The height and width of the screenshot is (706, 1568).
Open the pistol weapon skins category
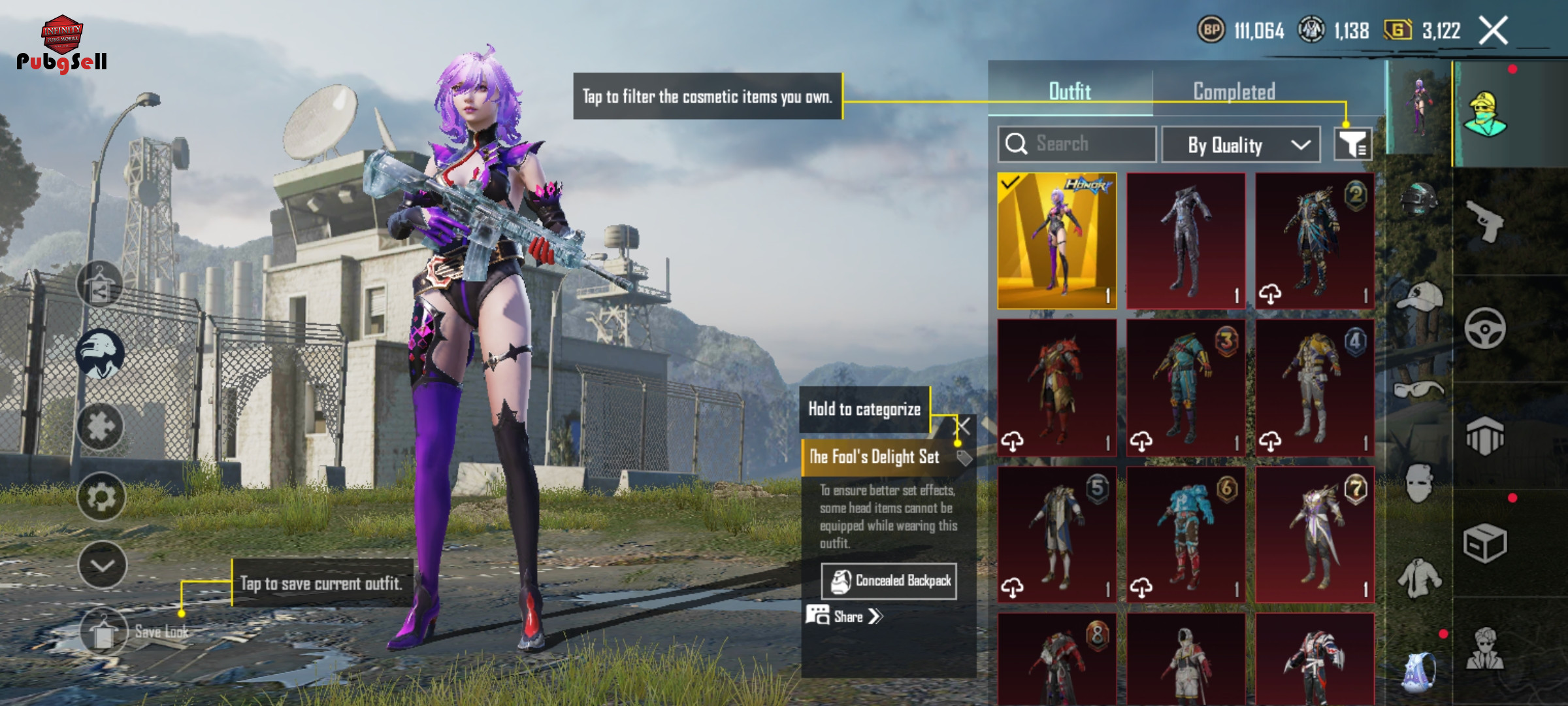pos(1484,221)
